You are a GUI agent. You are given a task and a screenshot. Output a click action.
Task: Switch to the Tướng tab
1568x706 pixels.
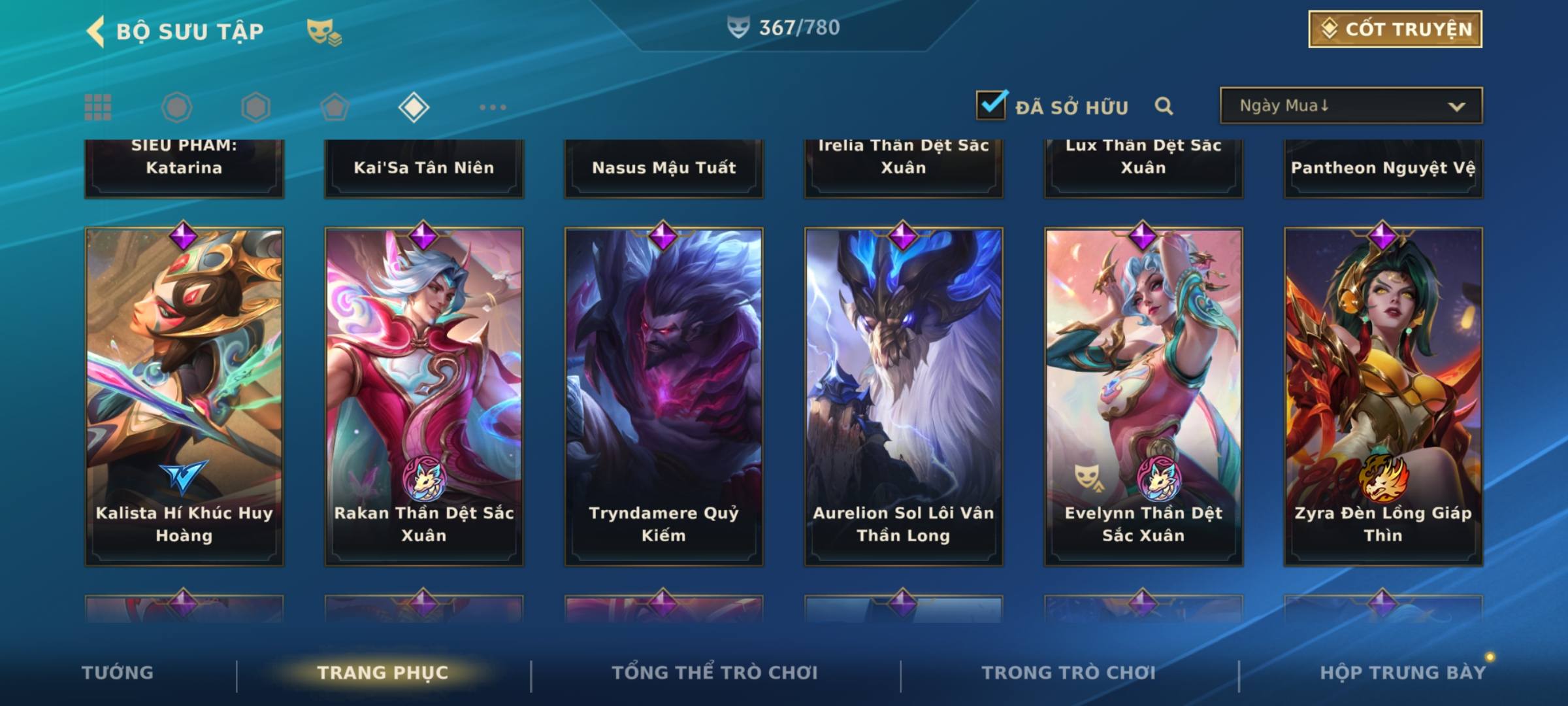(118, 673)
